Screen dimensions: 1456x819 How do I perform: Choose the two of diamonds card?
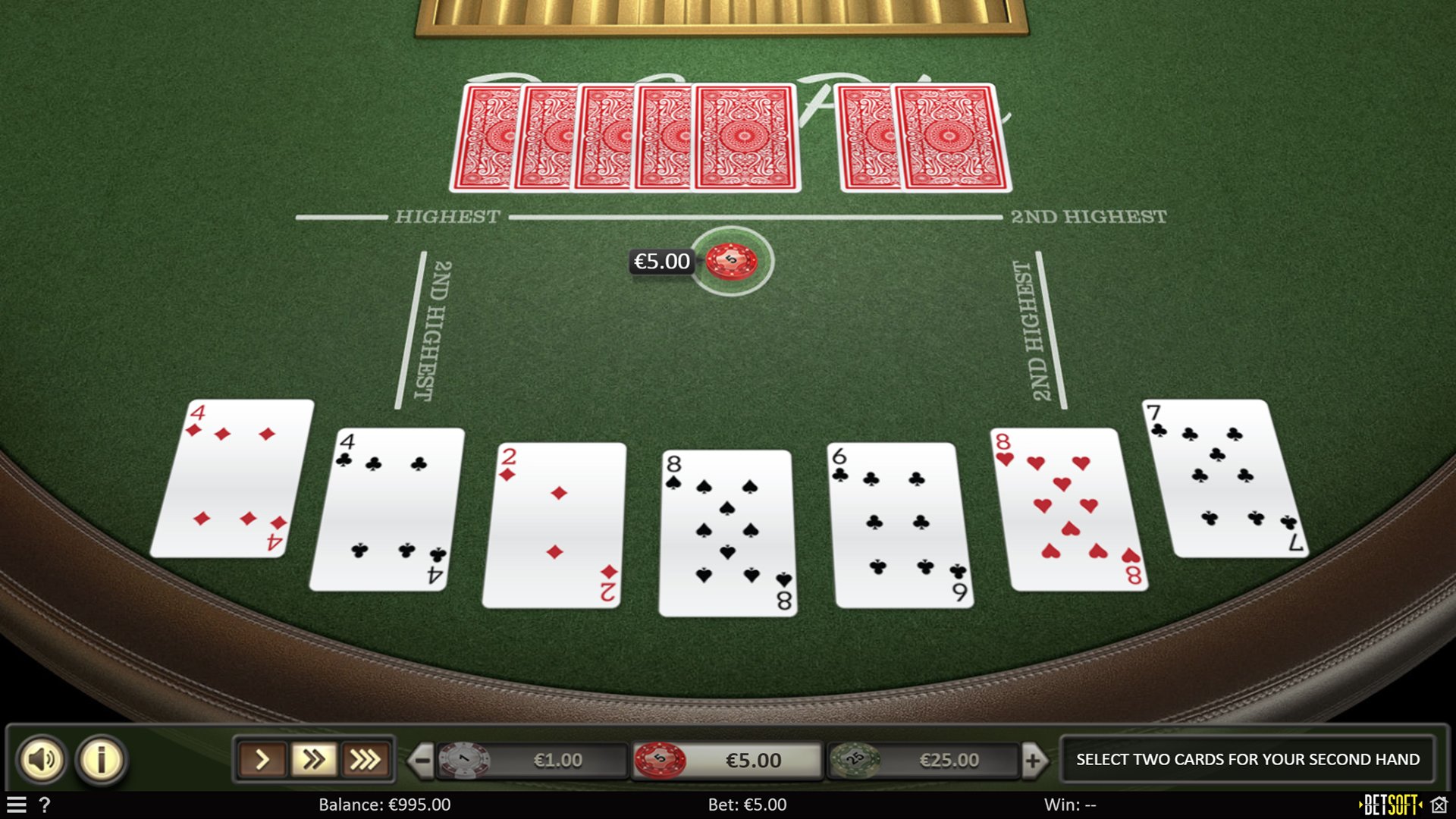pos(554,525)
